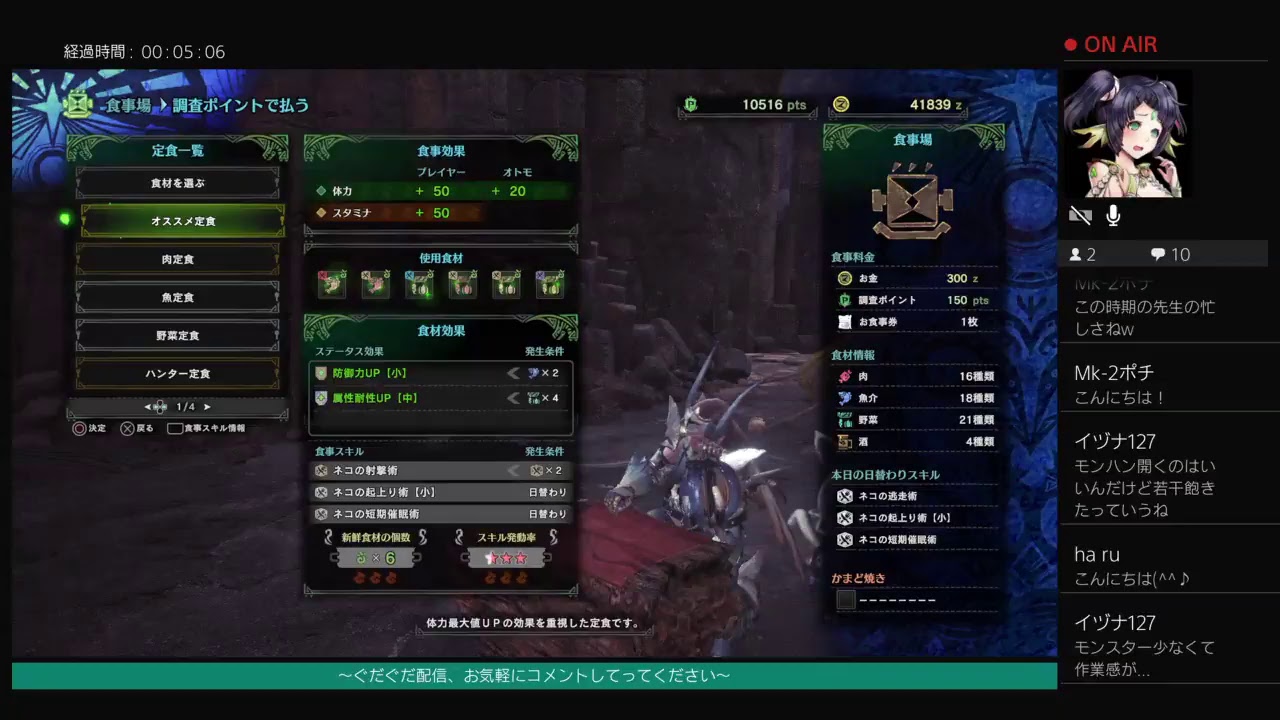Switch to the ハンター定食 entry

(x=178, y=372)
